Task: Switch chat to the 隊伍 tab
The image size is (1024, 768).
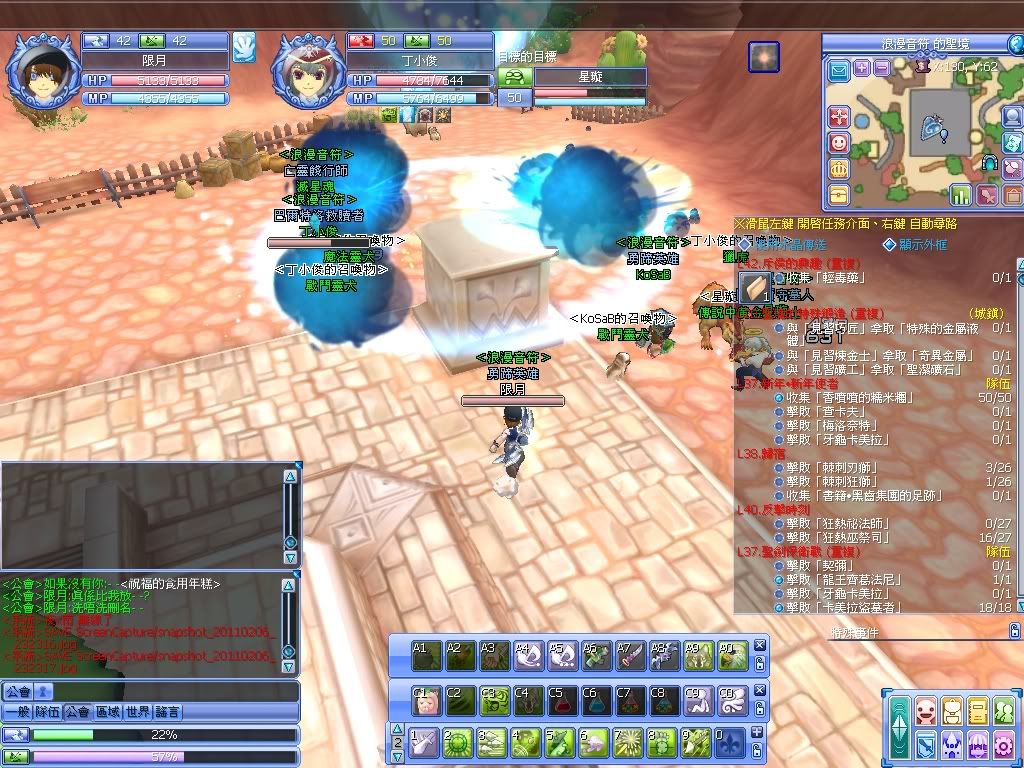Action: [47, 712]
